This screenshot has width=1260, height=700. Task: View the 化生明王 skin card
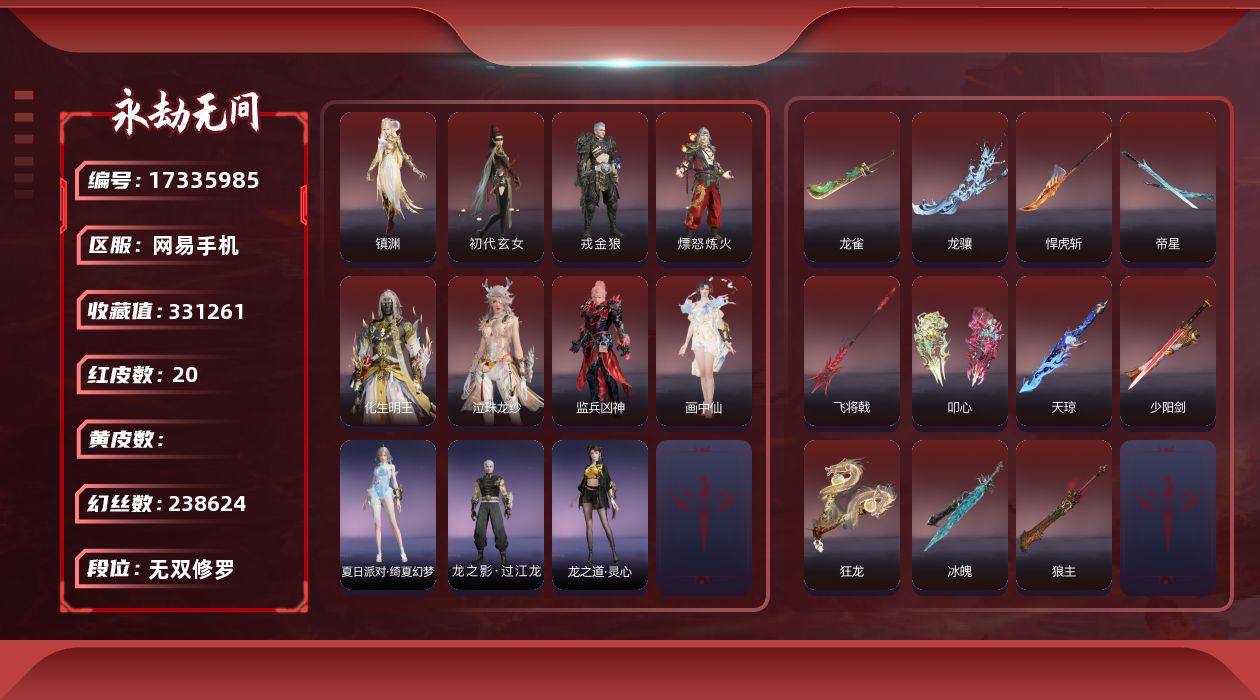(x=388, y=350)
